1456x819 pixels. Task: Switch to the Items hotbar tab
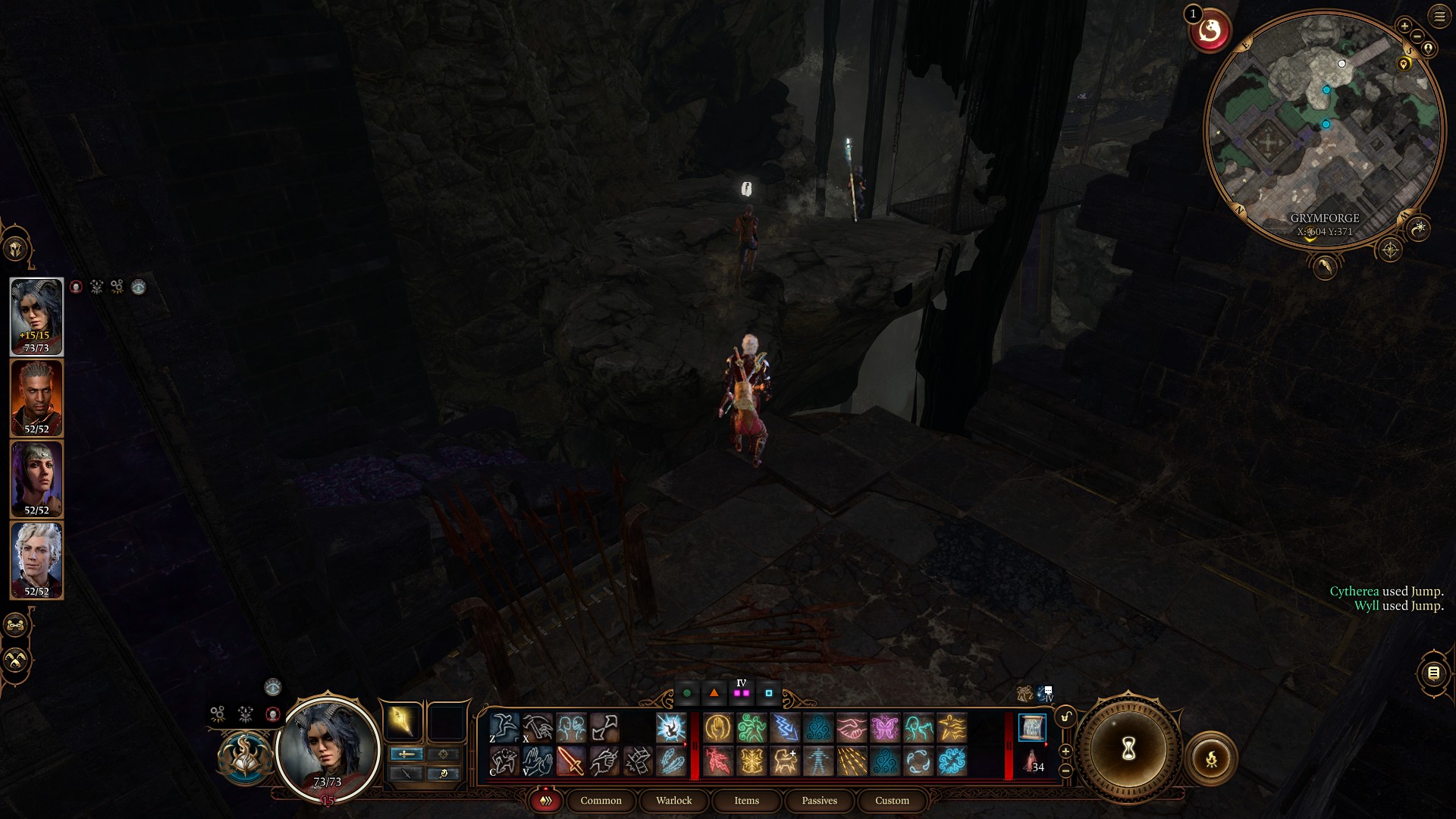pos(746,801)
